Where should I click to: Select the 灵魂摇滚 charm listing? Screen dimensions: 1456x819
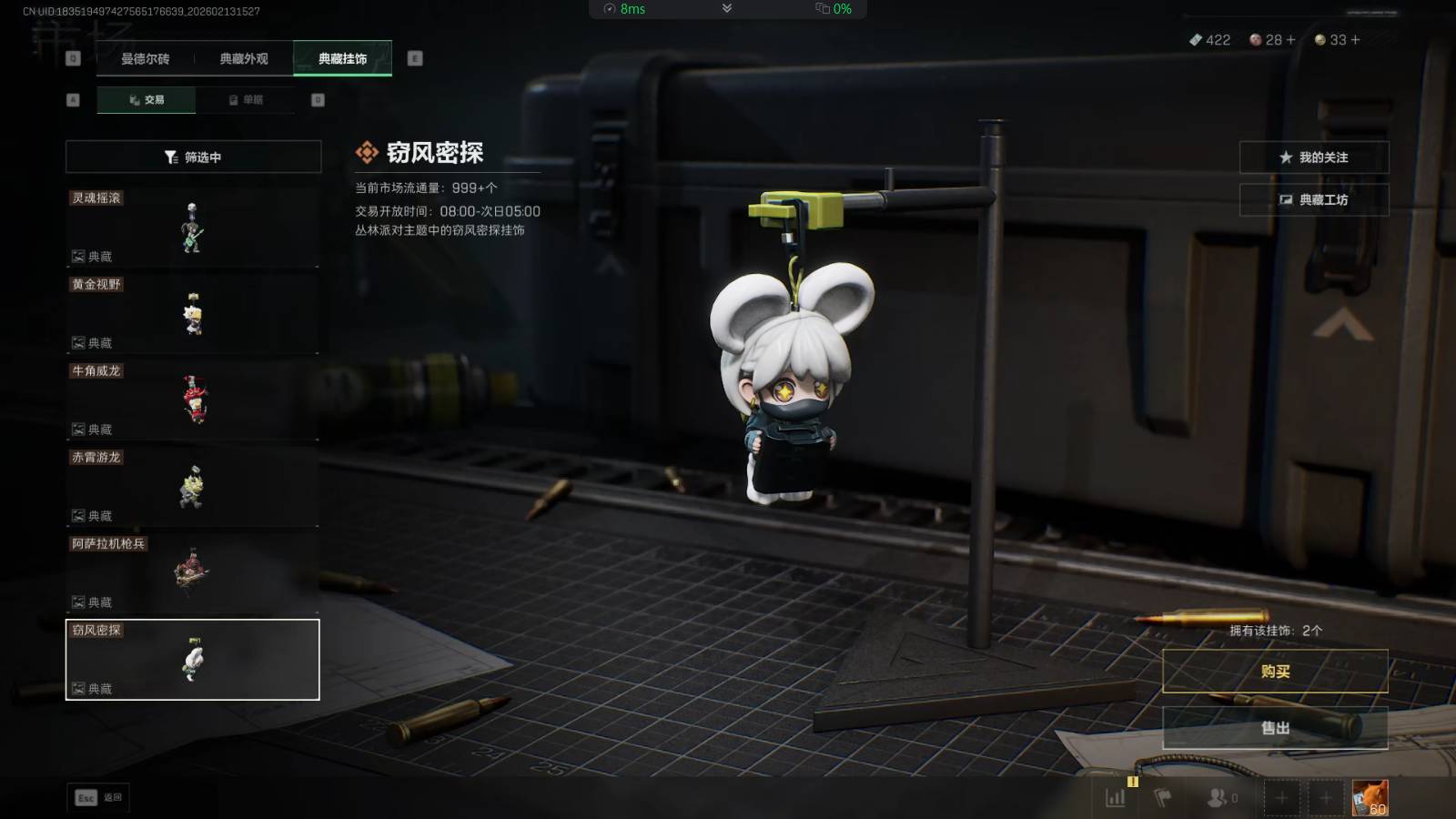[192, 227]
